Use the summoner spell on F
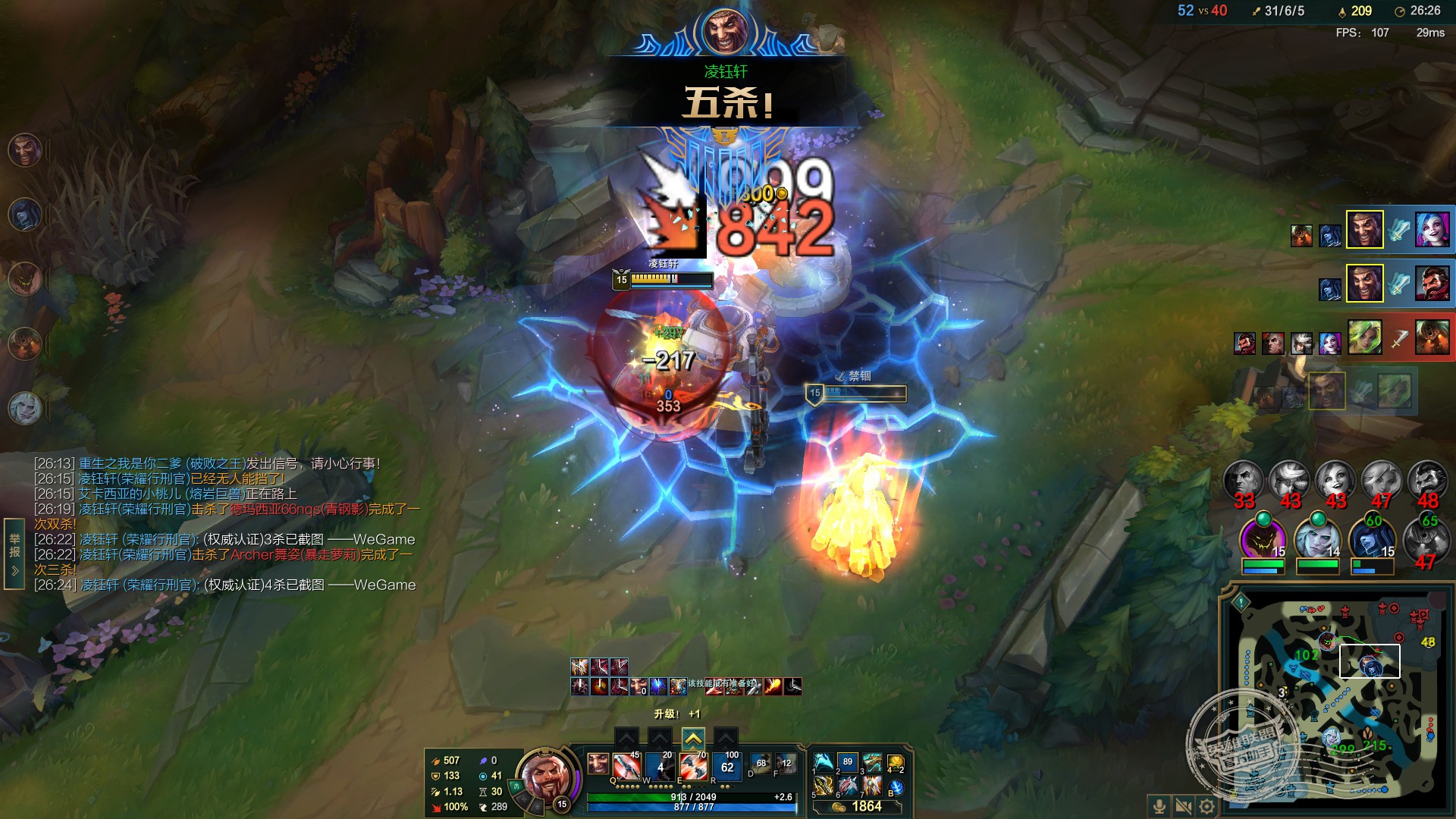 pos(786,764)
